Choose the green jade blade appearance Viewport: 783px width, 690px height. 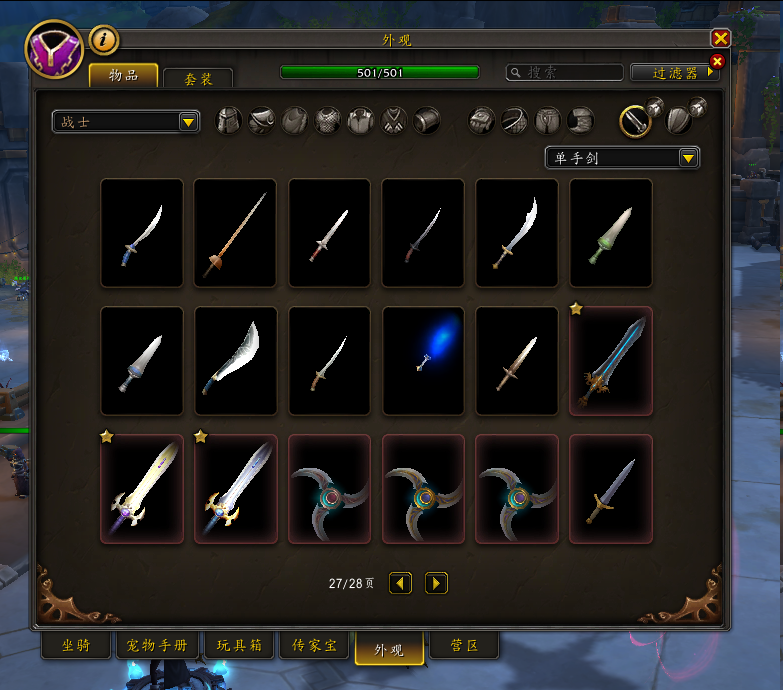tap(611, 233)
